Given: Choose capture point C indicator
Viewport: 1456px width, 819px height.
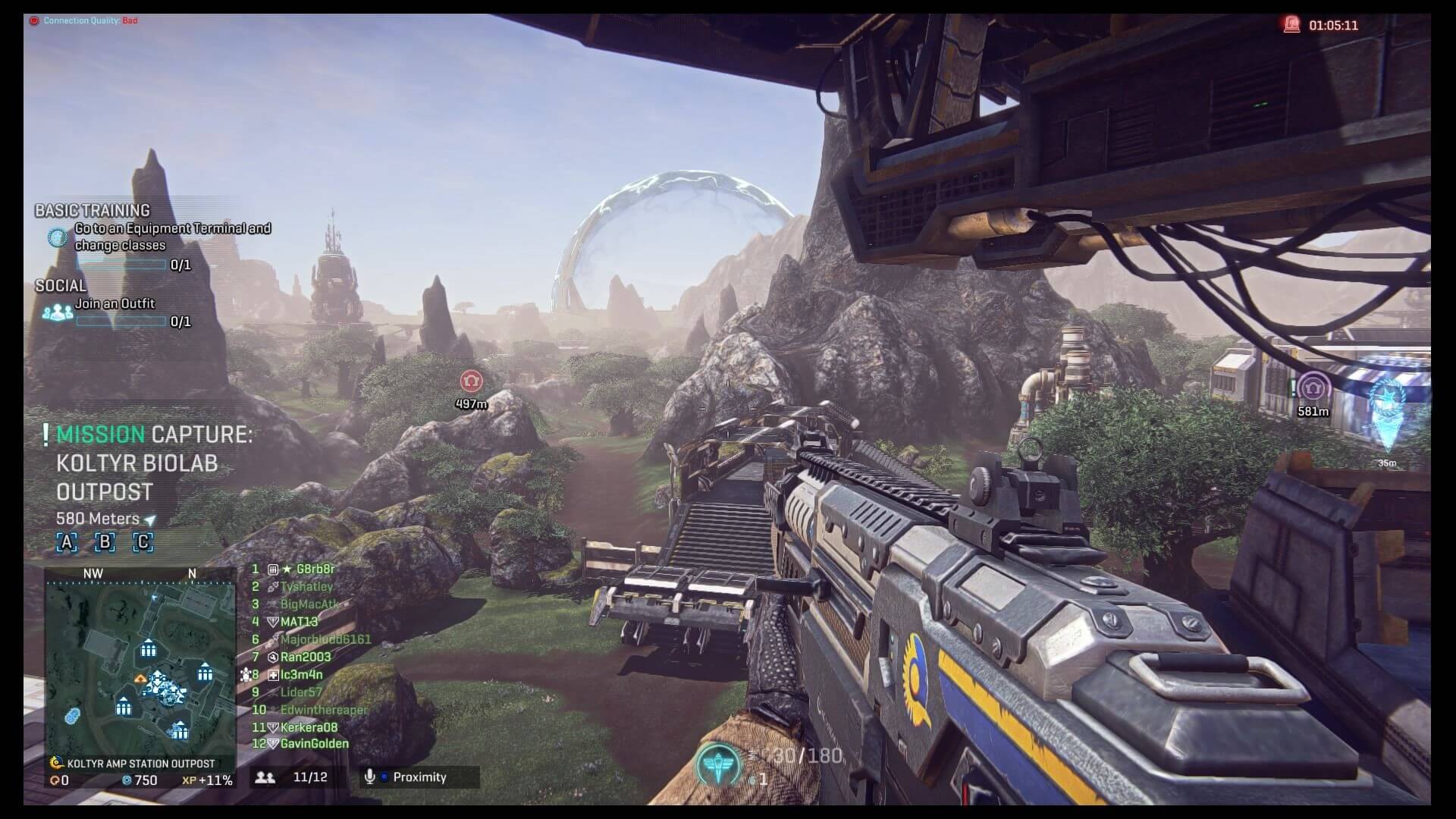Looking at the screenshot, I should tap(143, 542).
